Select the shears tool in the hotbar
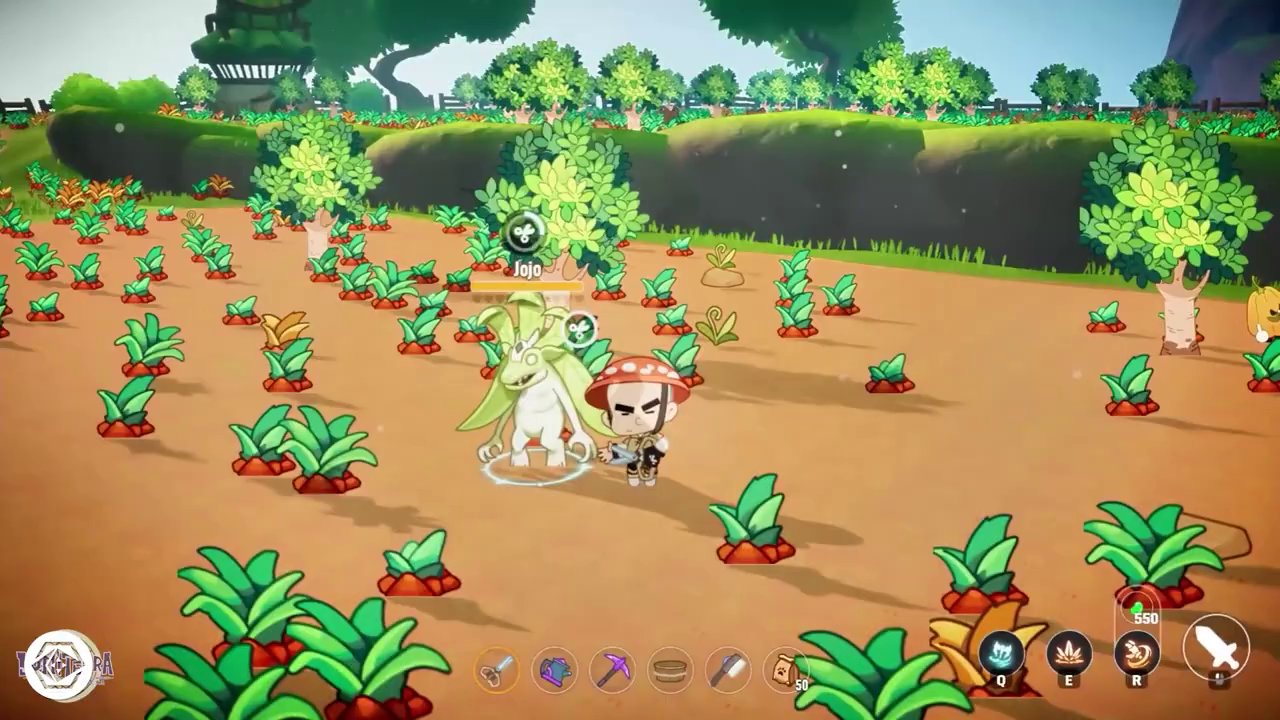 (x=497, y=670)
